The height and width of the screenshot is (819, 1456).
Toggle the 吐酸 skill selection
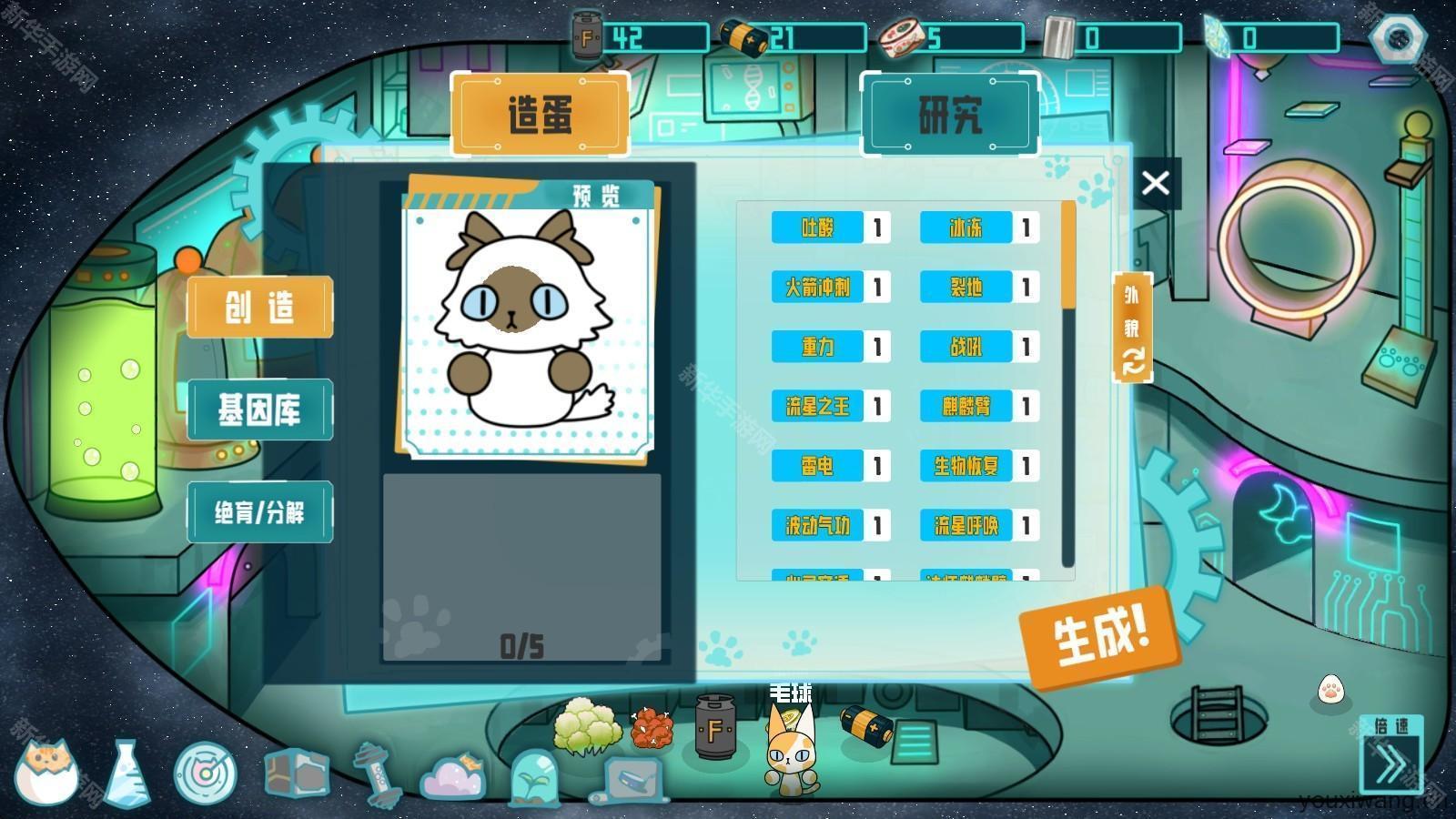pos(817,228)
